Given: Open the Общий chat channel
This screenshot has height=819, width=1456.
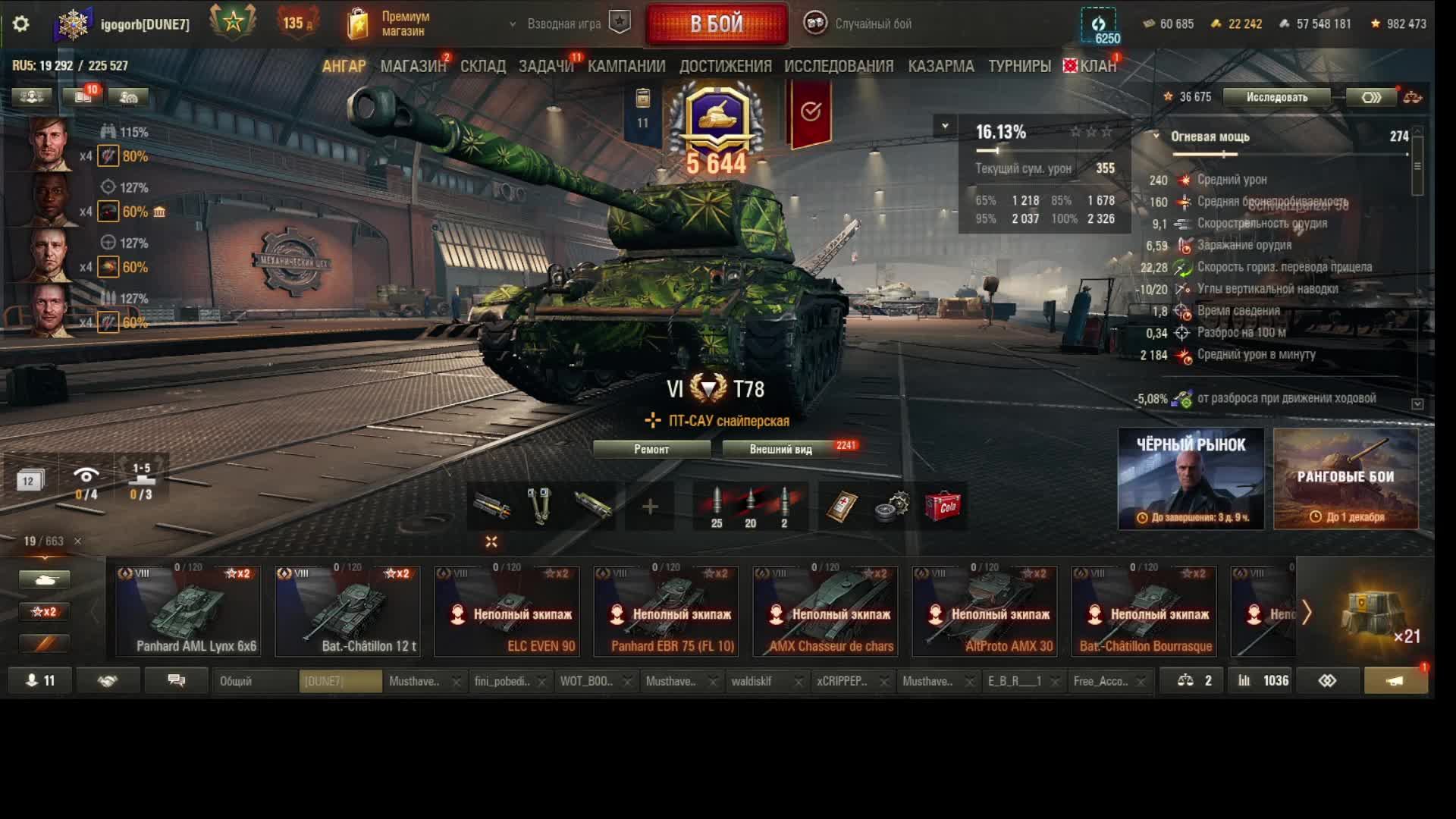Looking at the screenshot, I should click(x=254, y=681).
